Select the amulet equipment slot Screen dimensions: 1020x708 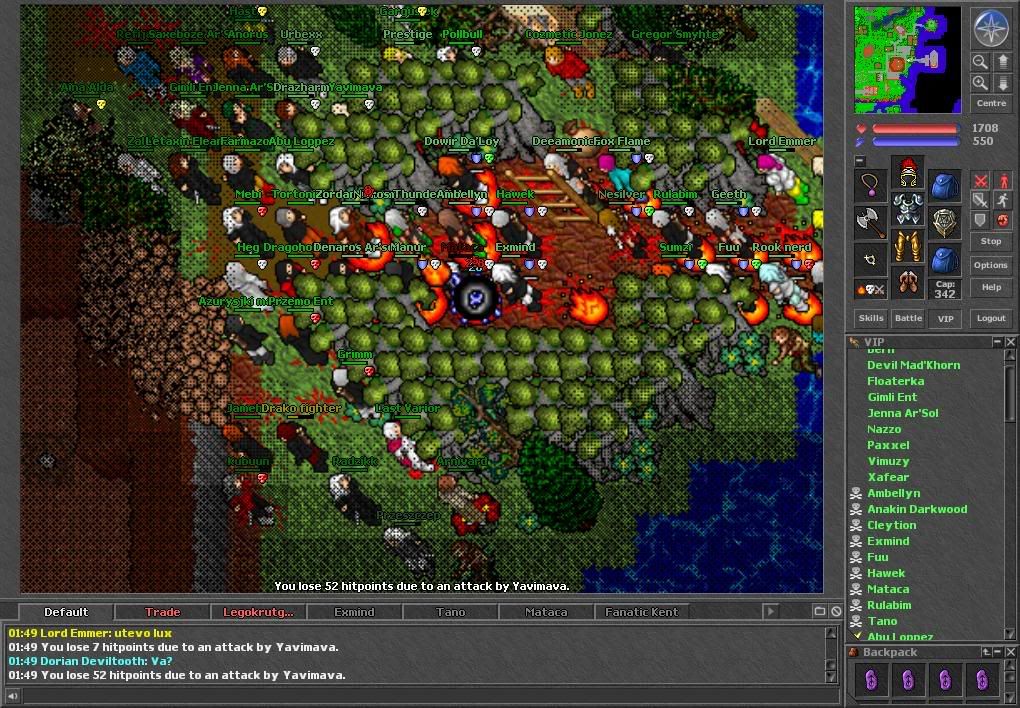coord(870,185)
